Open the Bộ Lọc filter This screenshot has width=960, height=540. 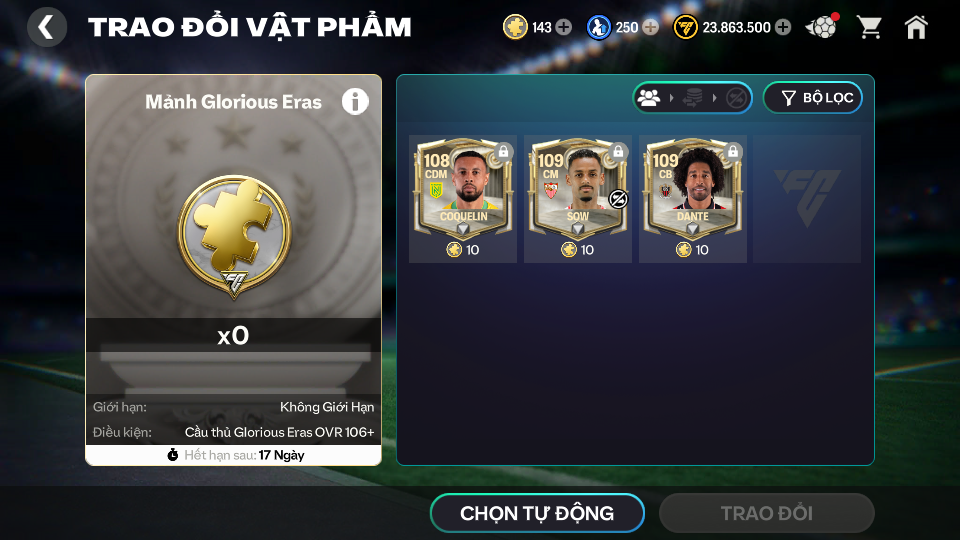(x=812, y=98)
